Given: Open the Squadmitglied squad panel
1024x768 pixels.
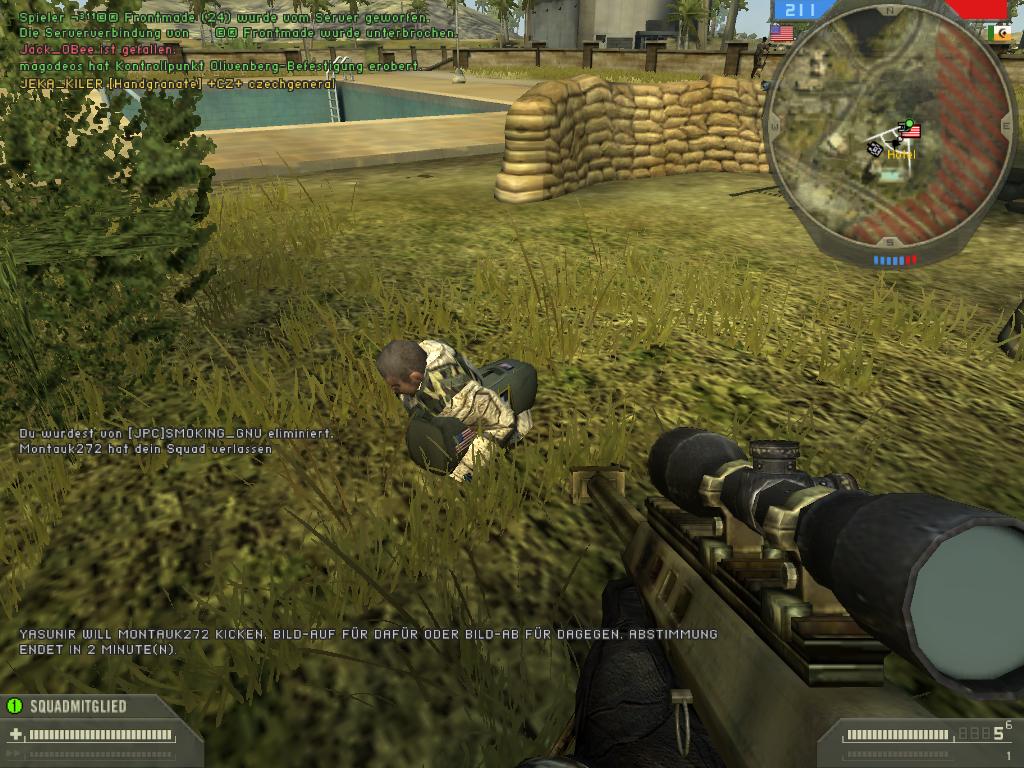Looking at the screenshot, I should [78, 706].
